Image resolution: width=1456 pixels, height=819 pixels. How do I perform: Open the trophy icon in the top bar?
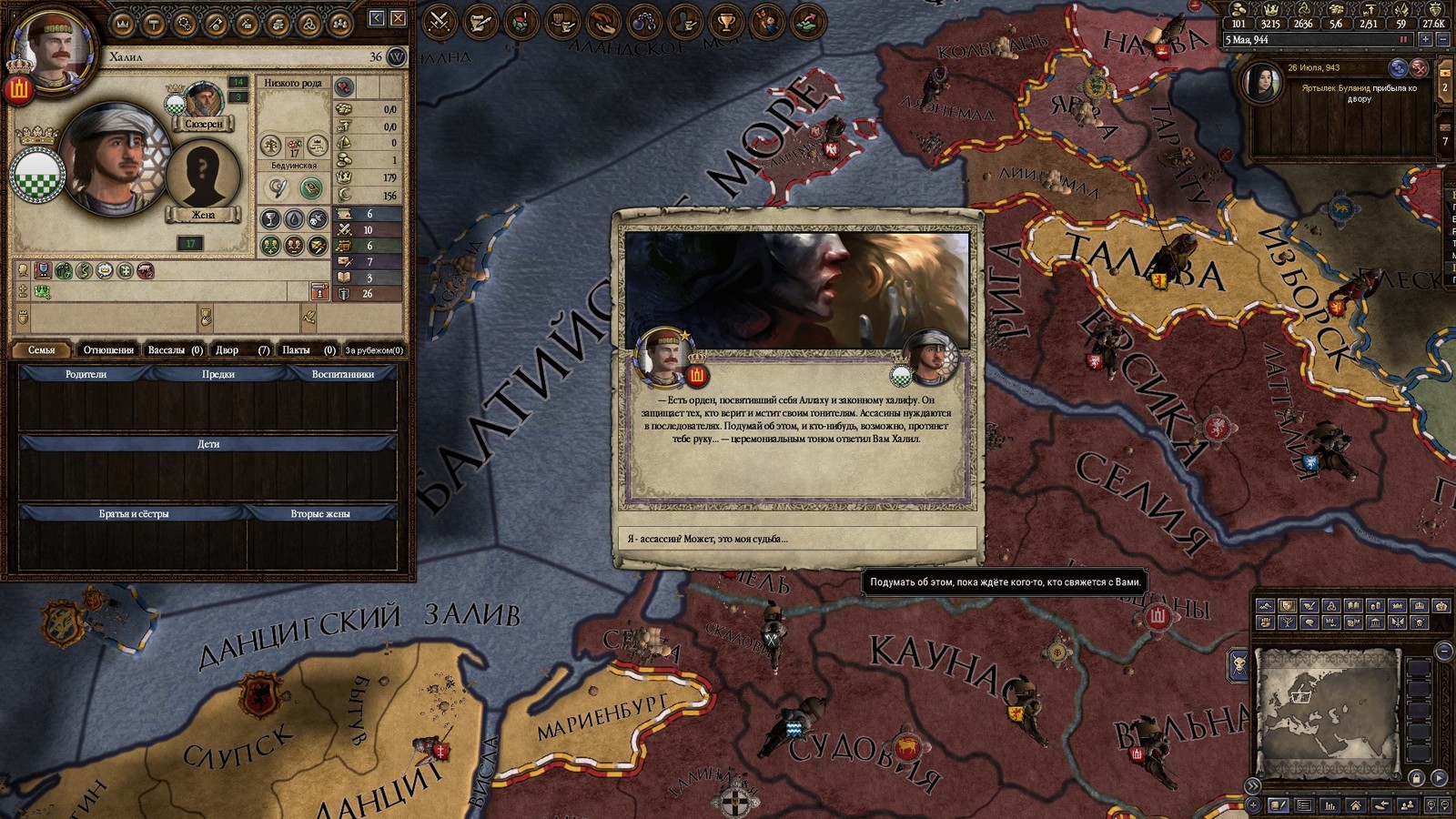[725, 21]
